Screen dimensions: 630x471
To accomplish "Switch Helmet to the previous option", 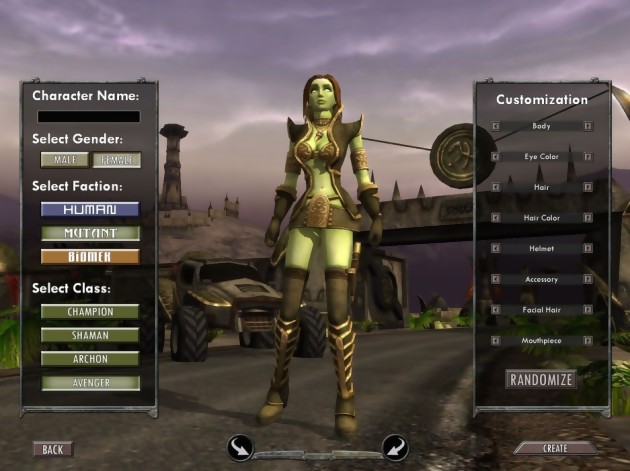I will click(495, 248).
